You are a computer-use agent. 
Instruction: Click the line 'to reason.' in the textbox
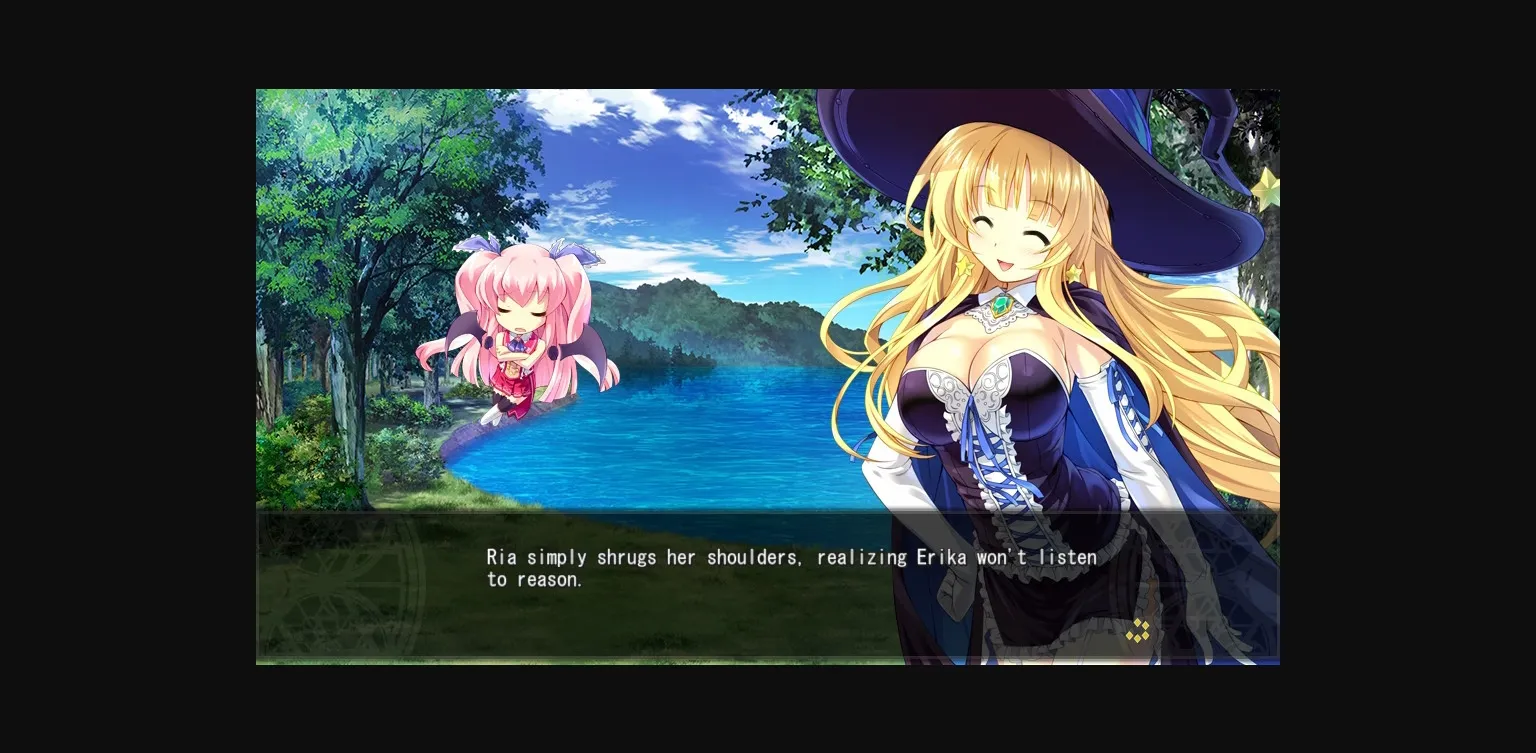(534, 579)
